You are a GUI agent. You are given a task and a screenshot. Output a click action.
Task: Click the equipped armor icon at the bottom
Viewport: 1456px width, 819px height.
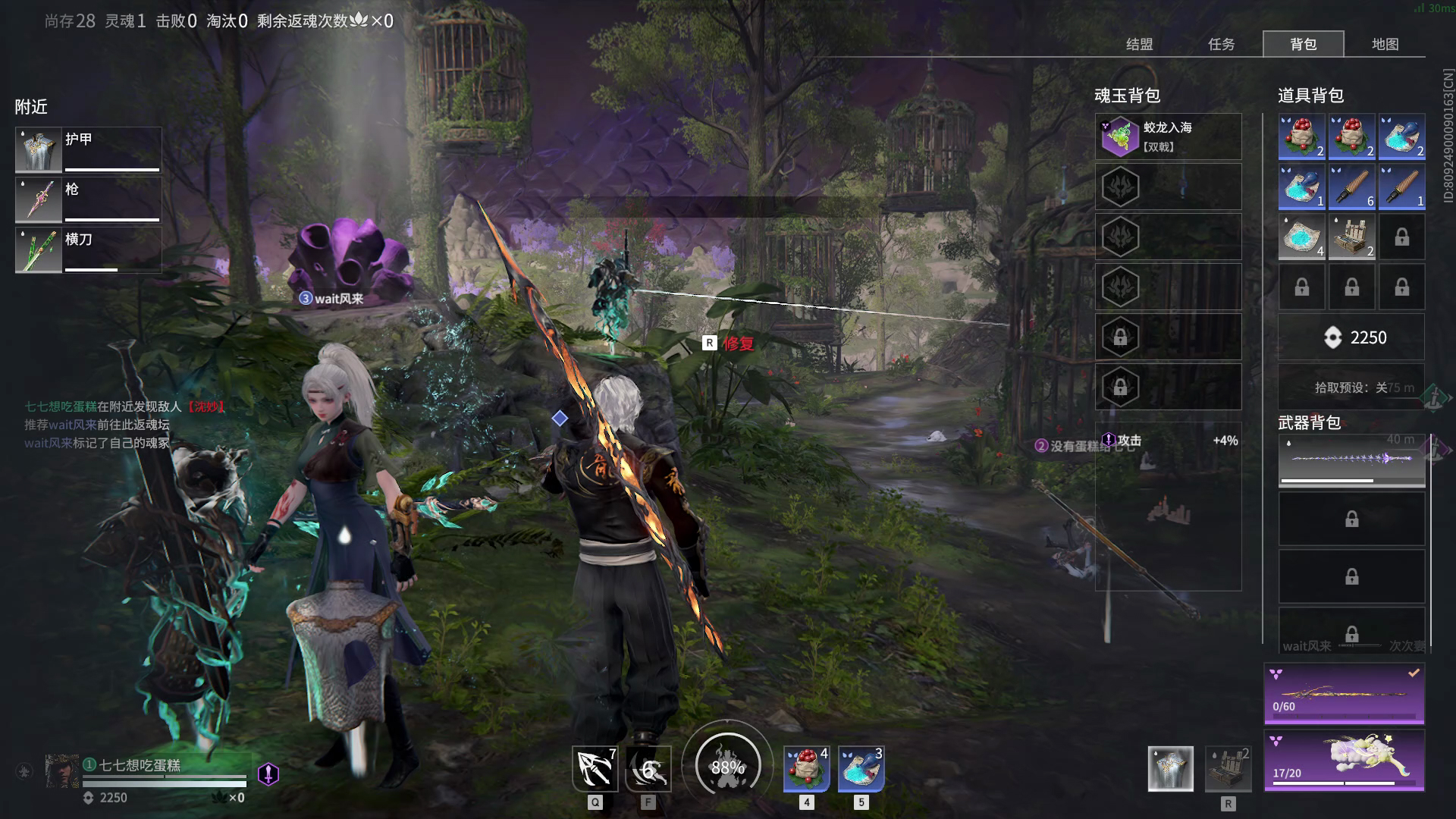[1170, 768]
